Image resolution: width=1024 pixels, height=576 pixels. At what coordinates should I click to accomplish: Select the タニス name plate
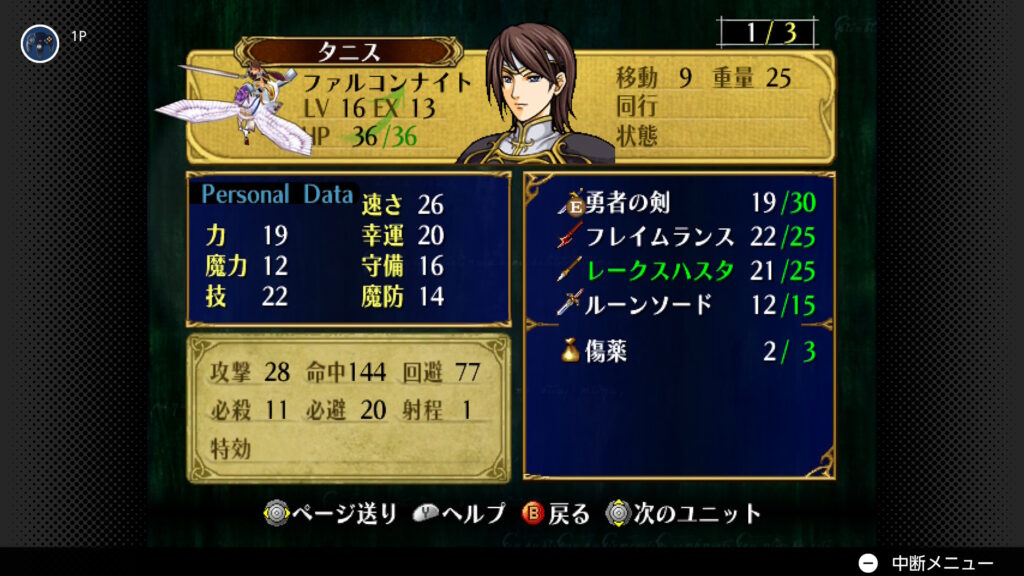tap(348, 52)
